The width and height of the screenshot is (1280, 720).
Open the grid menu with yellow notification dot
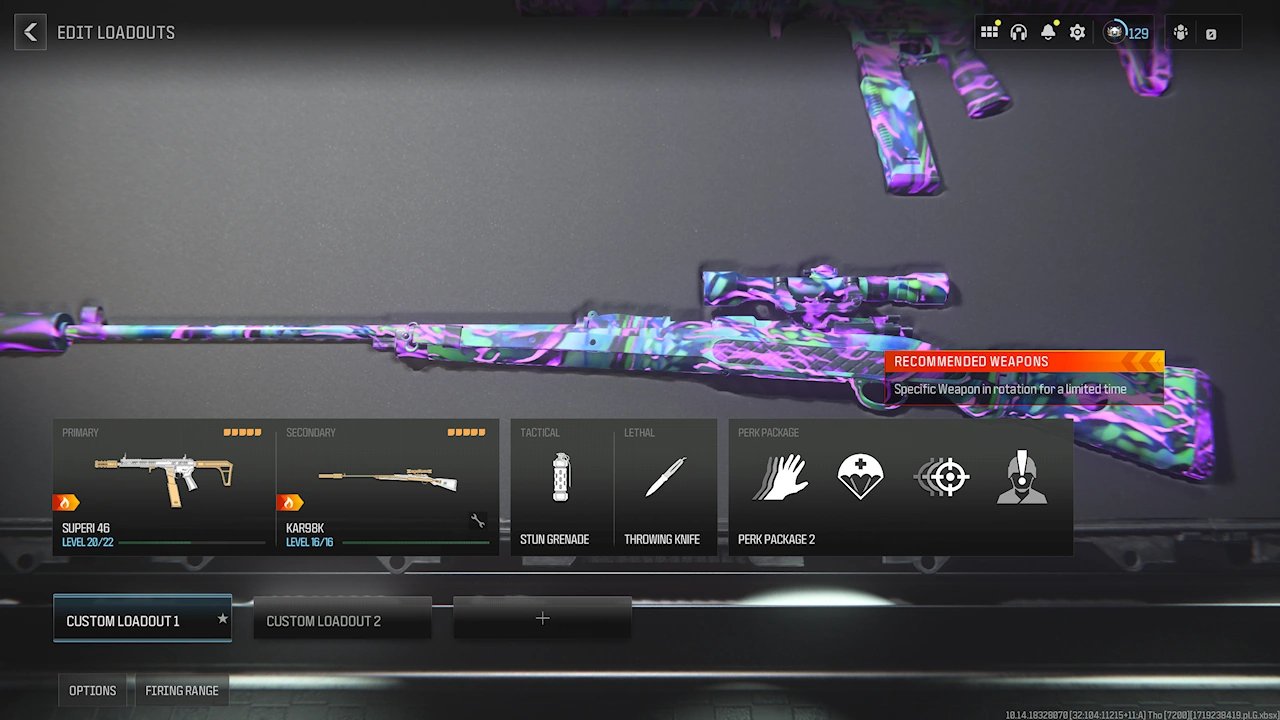click(989, 31)
